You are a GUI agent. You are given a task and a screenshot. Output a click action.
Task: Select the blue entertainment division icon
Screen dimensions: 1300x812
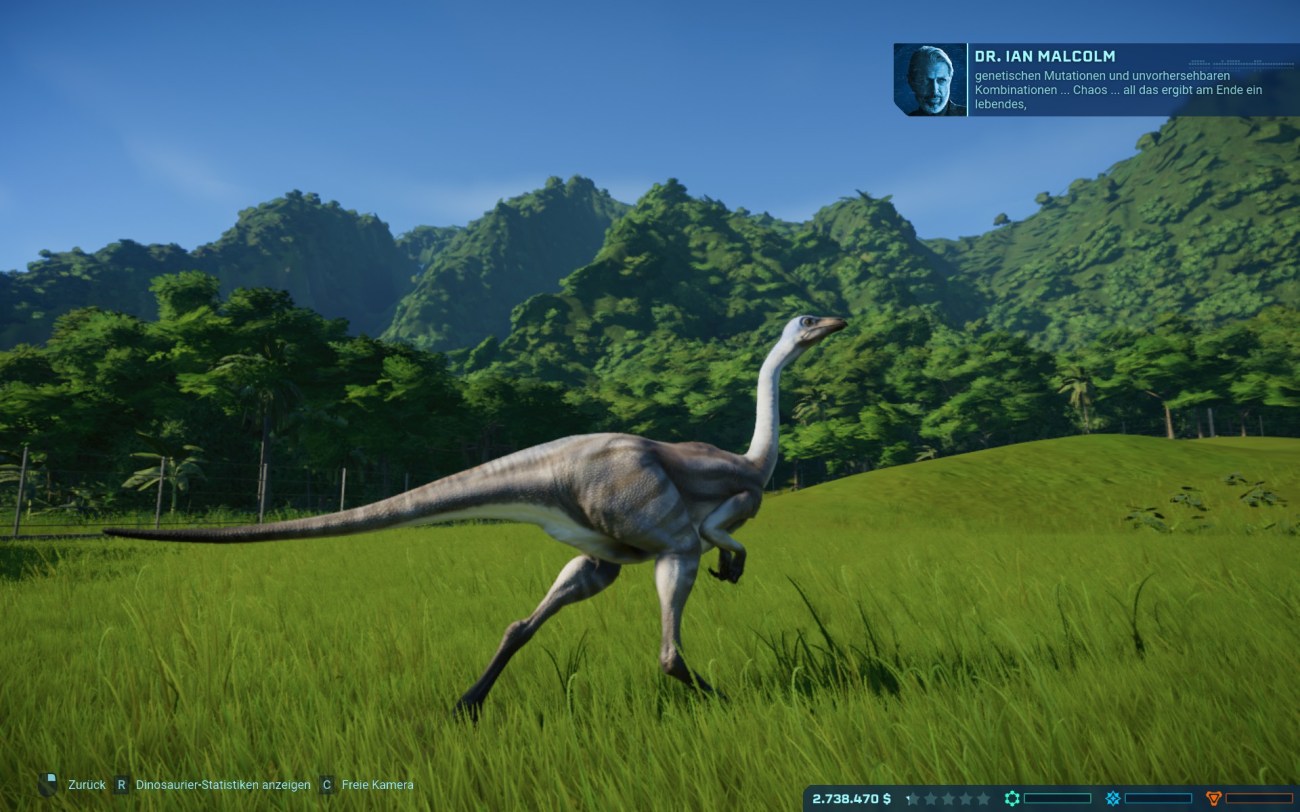(1113, 798)
